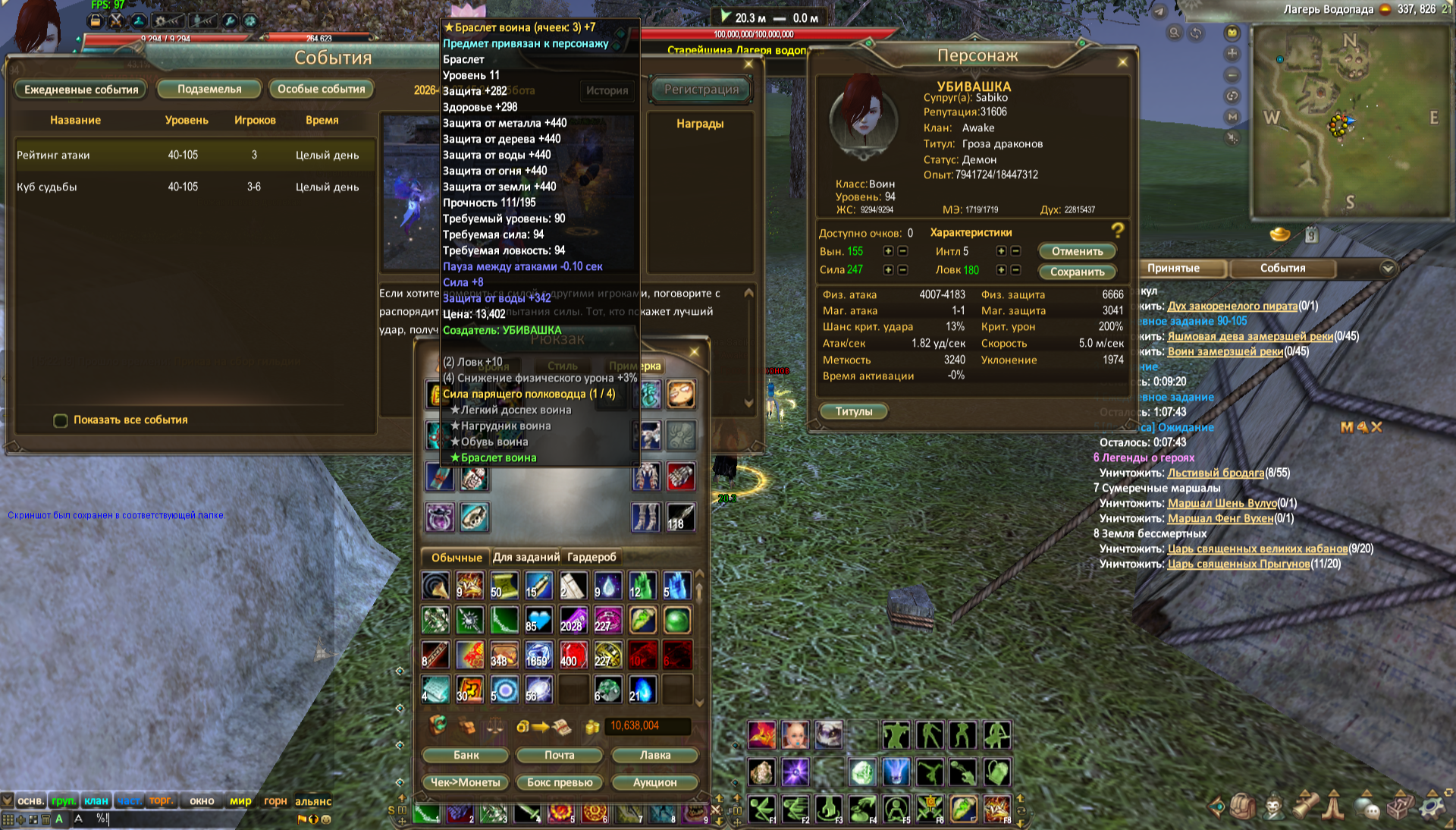The height and width of the screenshot is (830, 1456).
Task: Click the Отменить button in character stats
Action: click(1077, 251)
